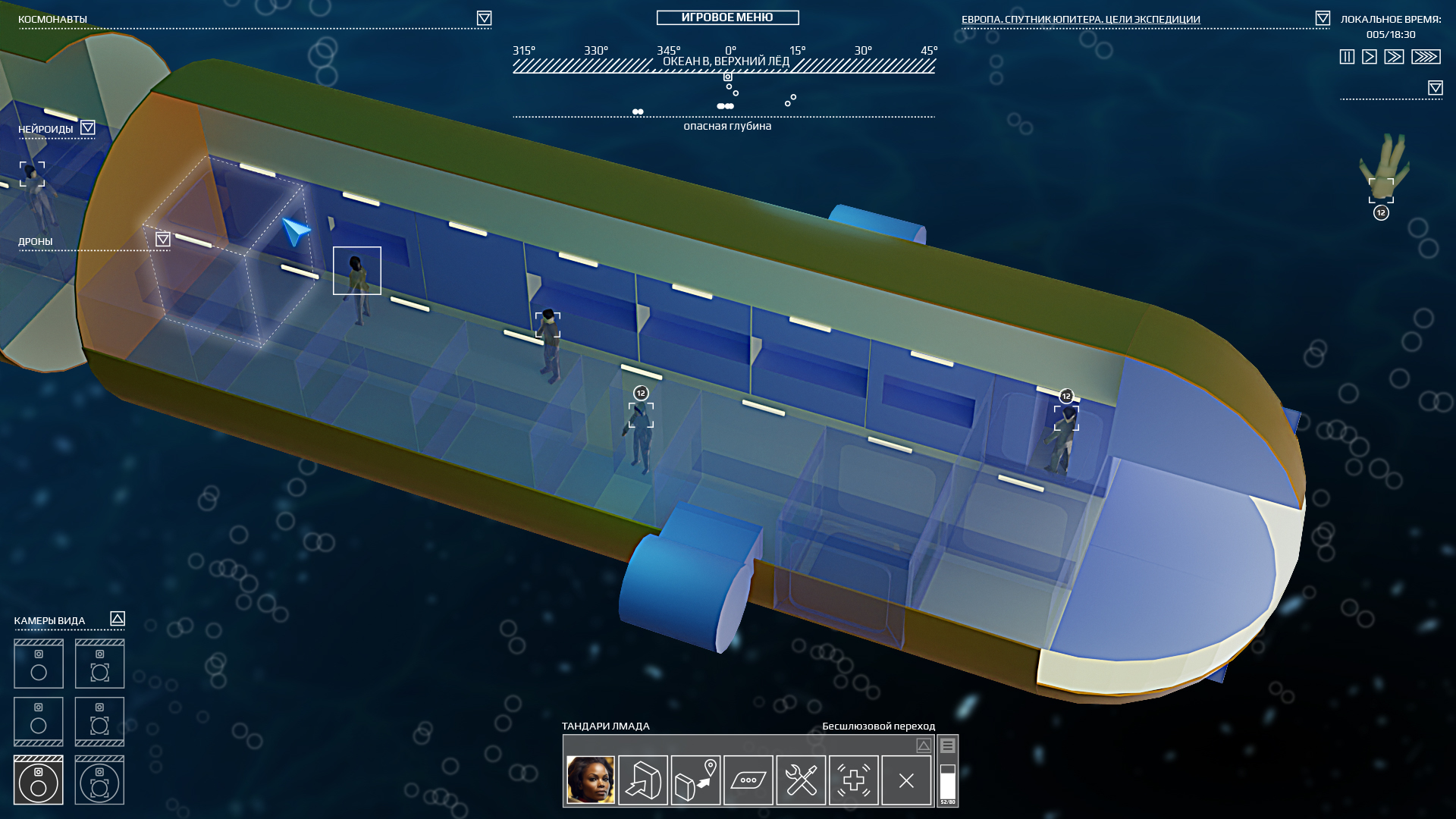Viewport: 1456px width, 819px height.
Task: Cancel with the X action button
Action: click(906, 780)
